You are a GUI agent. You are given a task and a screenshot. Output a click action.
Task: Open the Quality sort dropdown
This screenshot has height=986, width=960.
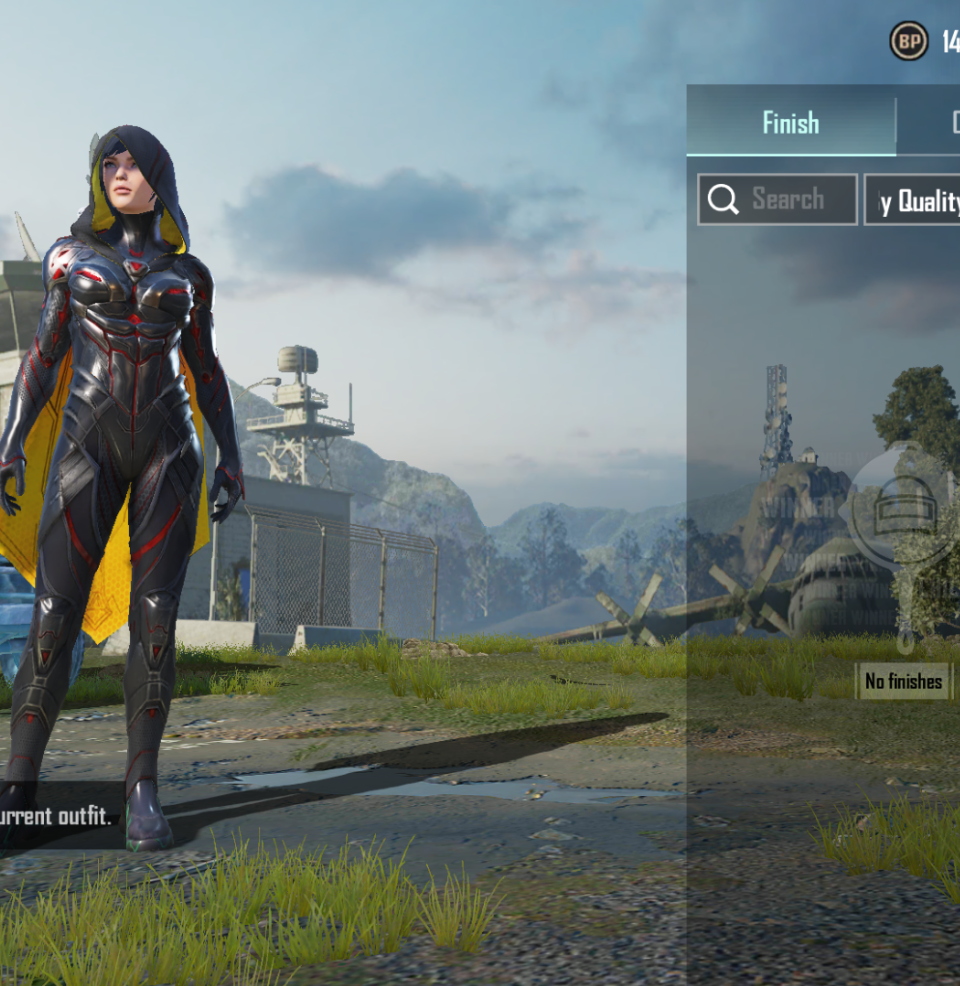click(912, 200)
